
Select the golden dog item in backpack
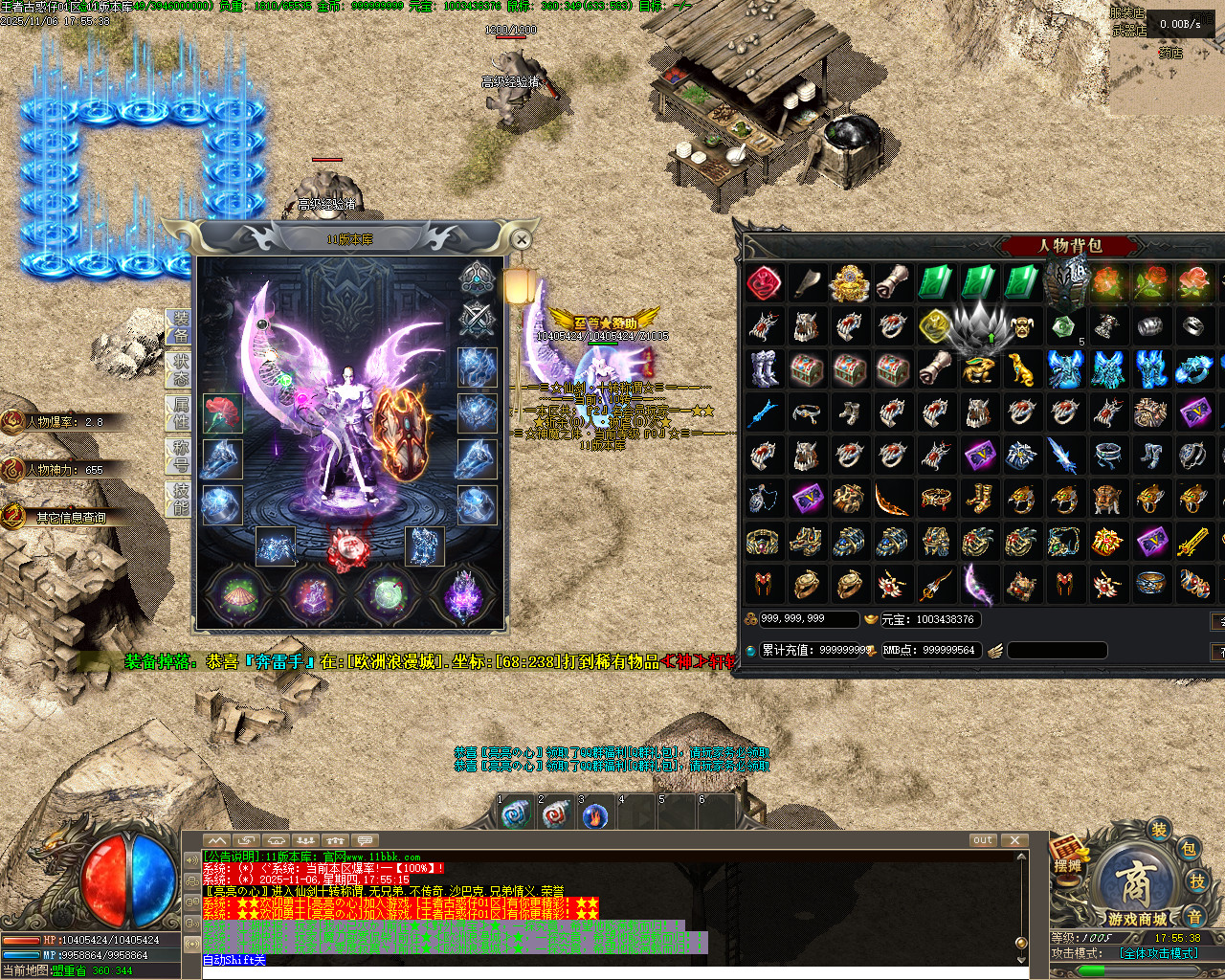tap(1021, 369)
